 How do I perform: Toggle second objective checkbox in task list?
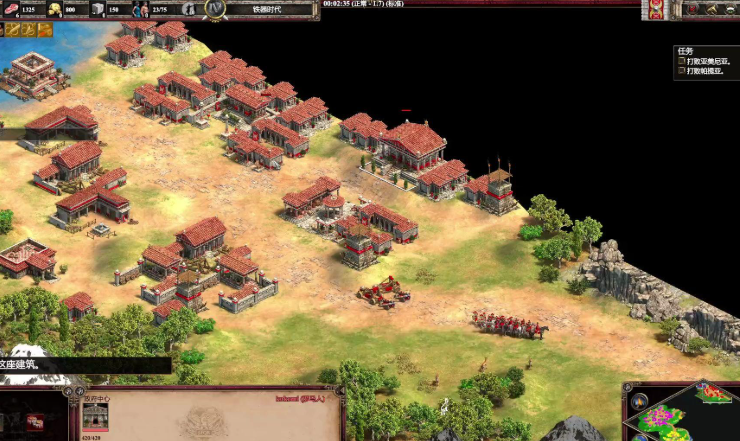tap(682, 71)
